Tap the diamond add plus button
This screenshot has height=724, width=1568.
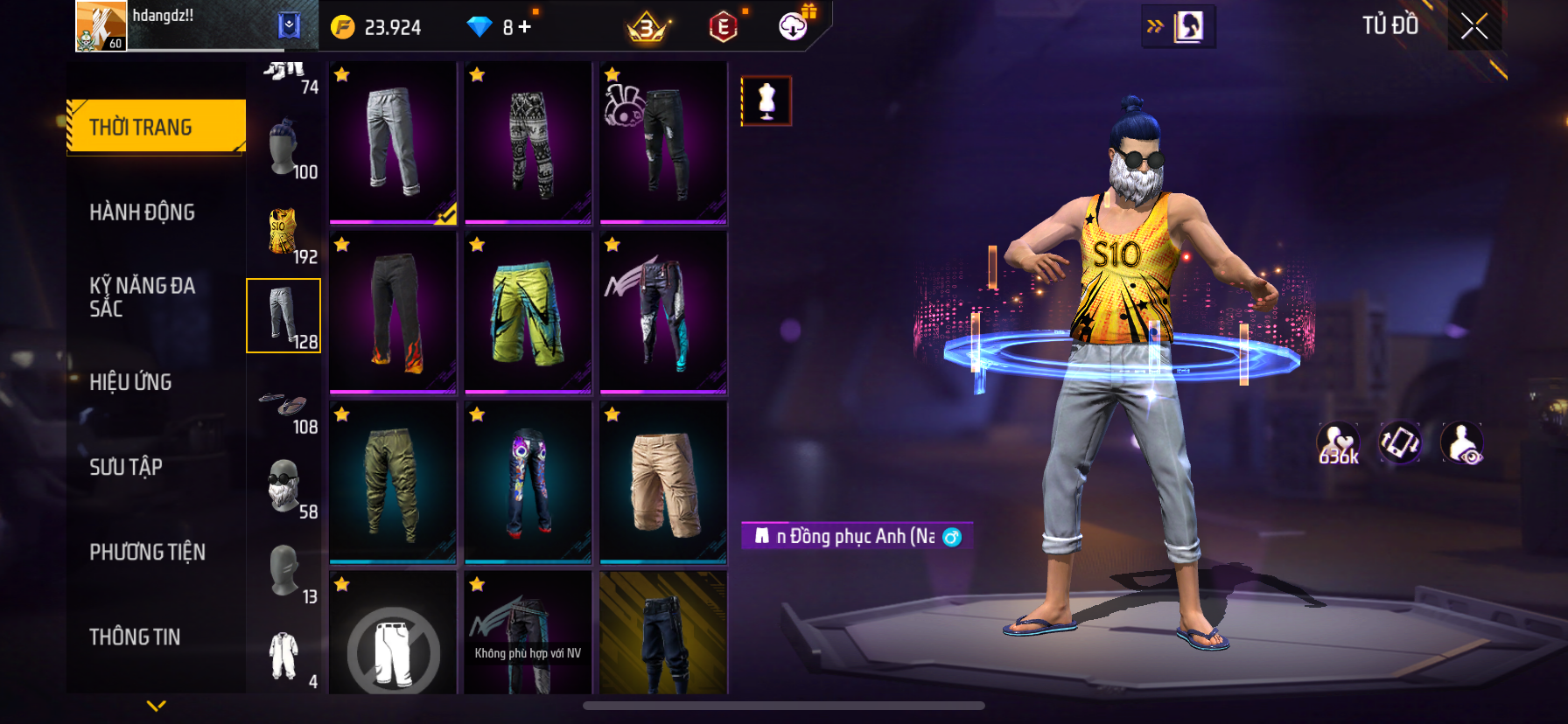[524, 27]
